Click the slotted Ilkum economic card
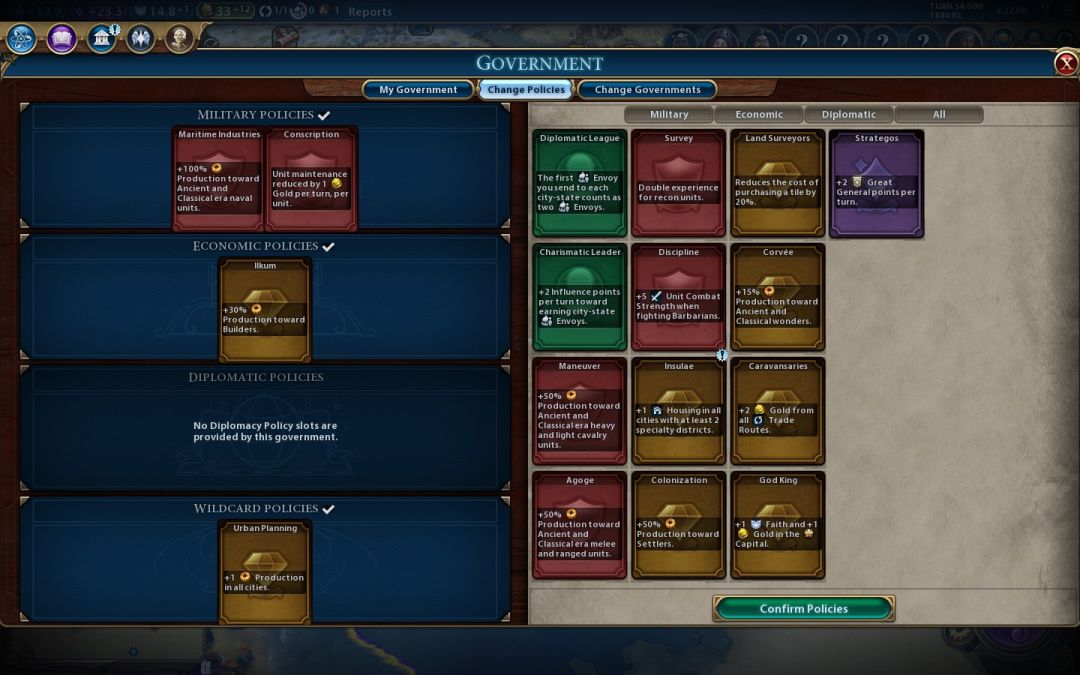This screenshot has width=1080, height=675. pos(265,309)
